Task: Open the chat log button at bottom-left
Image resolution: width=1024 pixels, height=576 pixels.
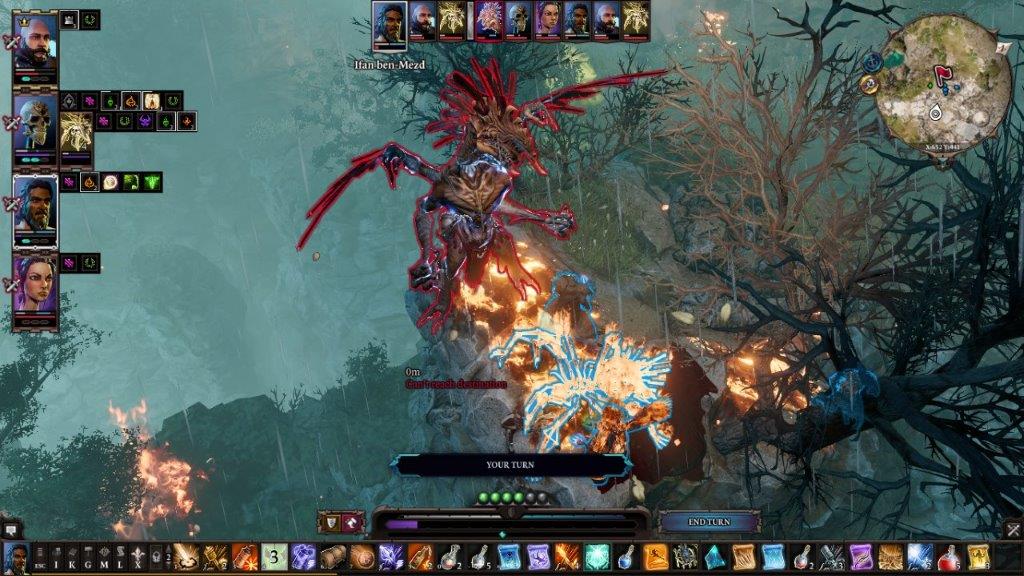Action: point(11,530)
